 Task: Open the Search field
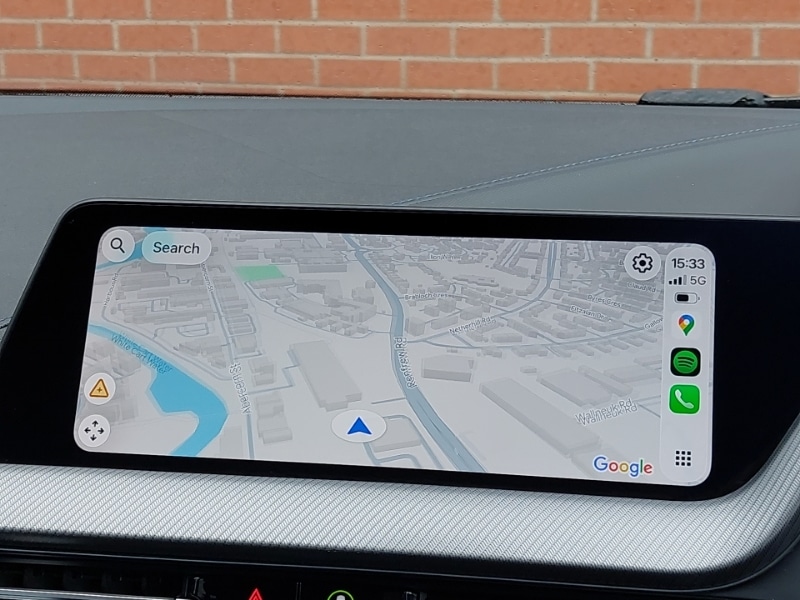(176, 248)
